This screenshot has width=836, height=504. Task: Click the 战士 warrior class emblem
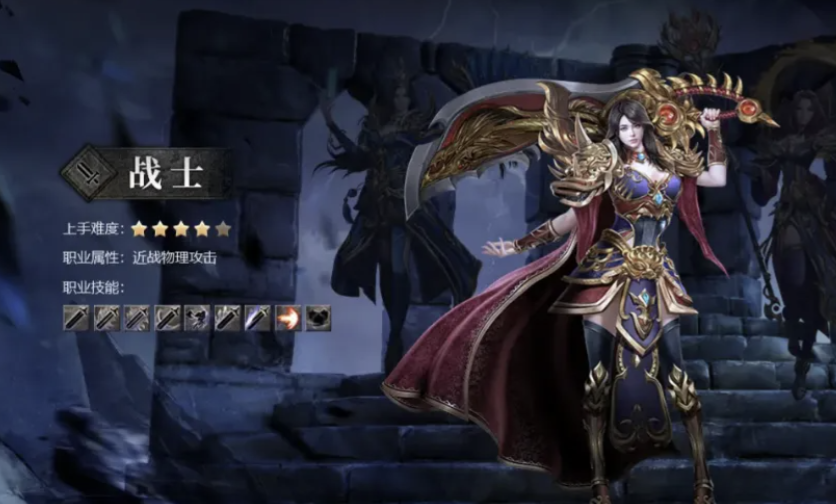(85, 174)
